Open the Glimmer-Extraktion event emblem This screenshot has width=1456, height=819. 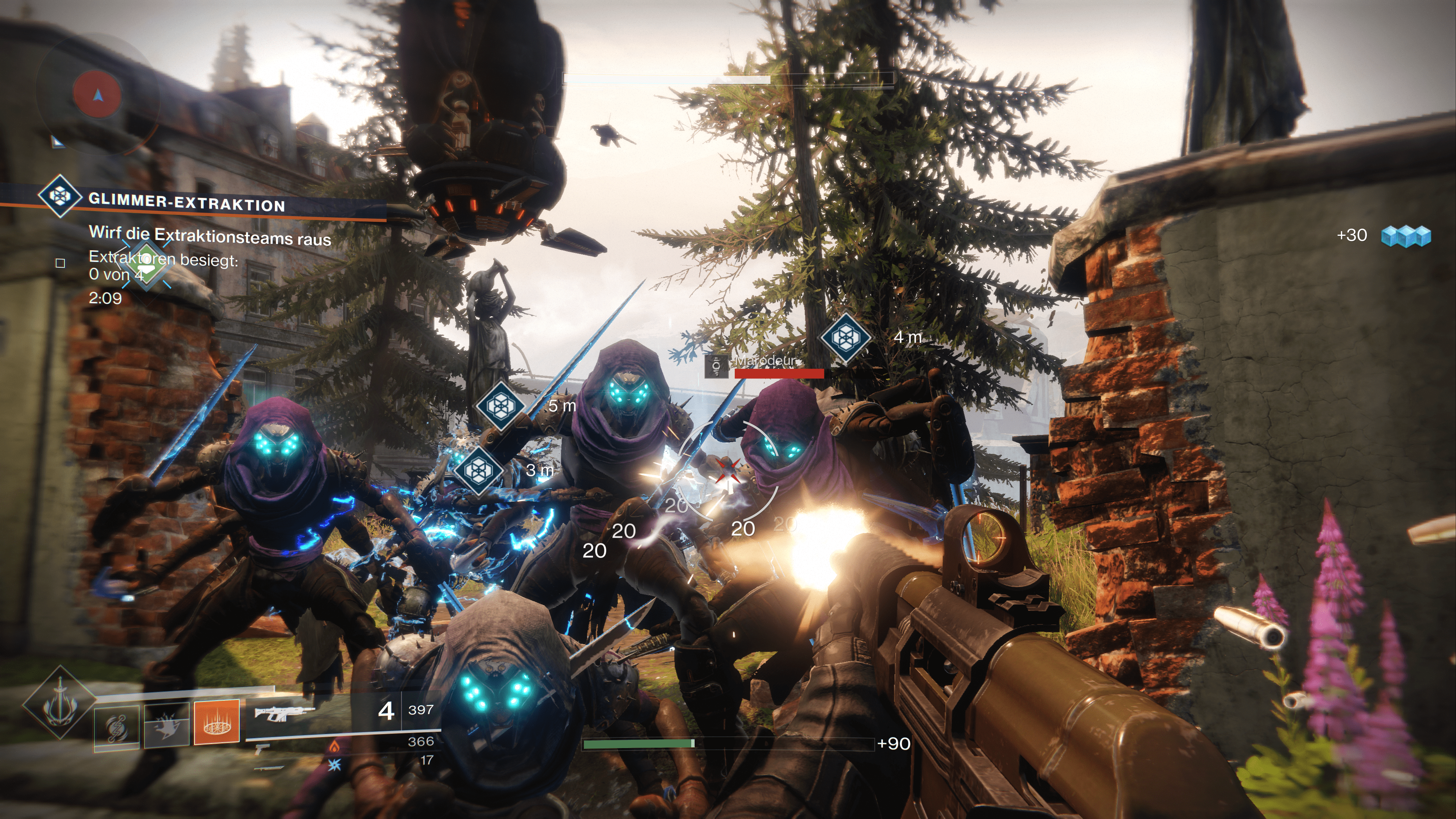pos(59,196)
